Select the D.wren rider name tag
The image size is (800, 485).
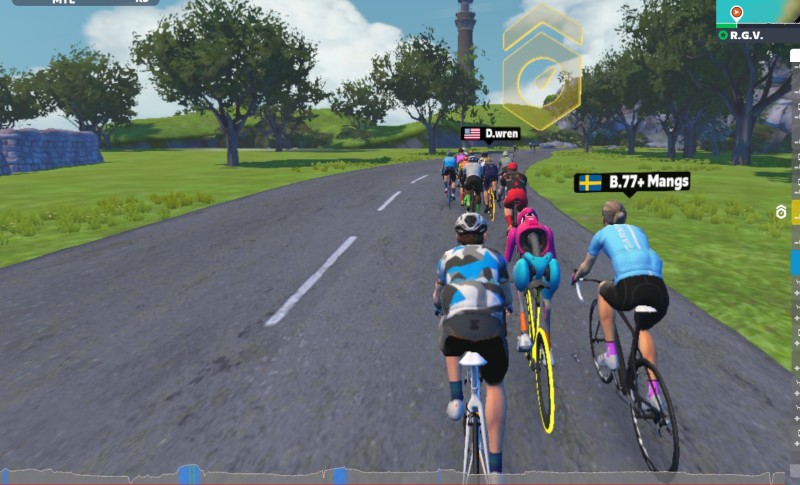[490, 134]
